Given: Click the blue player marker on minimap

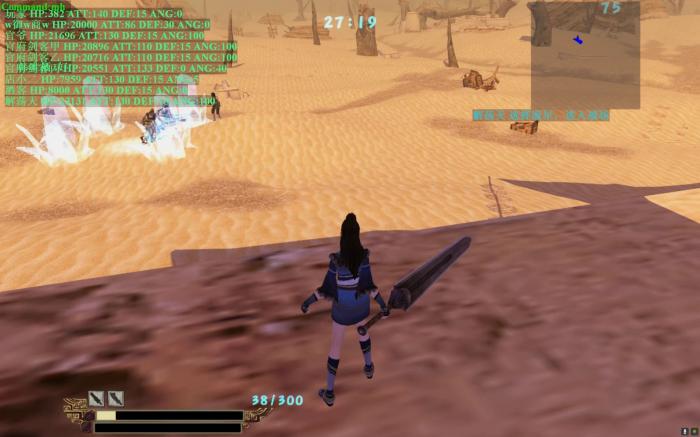Looking at the screenshot, I should pyautogui.click(x=578, y=40).
